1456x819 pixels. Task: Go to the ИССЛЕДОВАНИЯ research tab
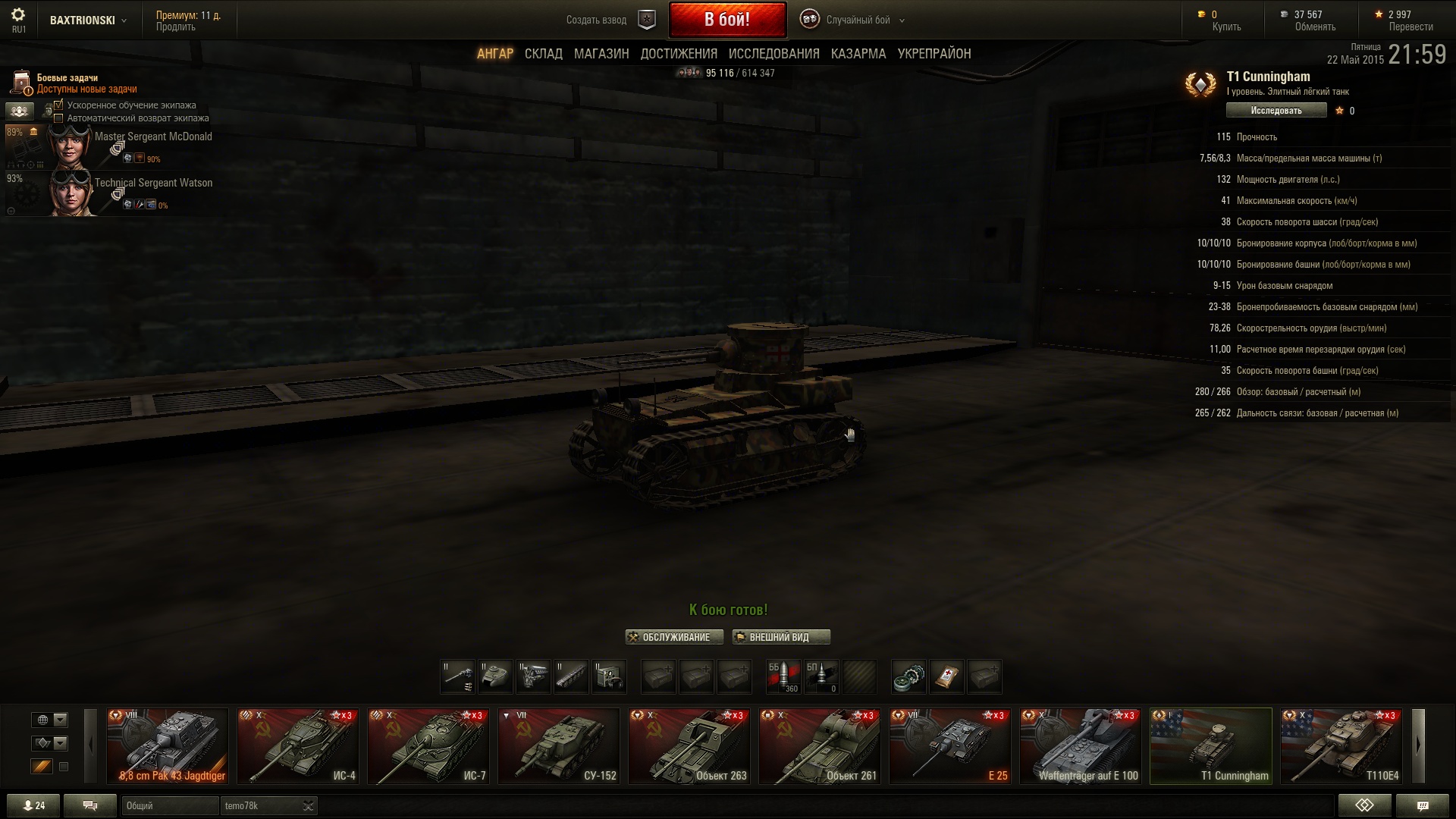tap(773, 54)
